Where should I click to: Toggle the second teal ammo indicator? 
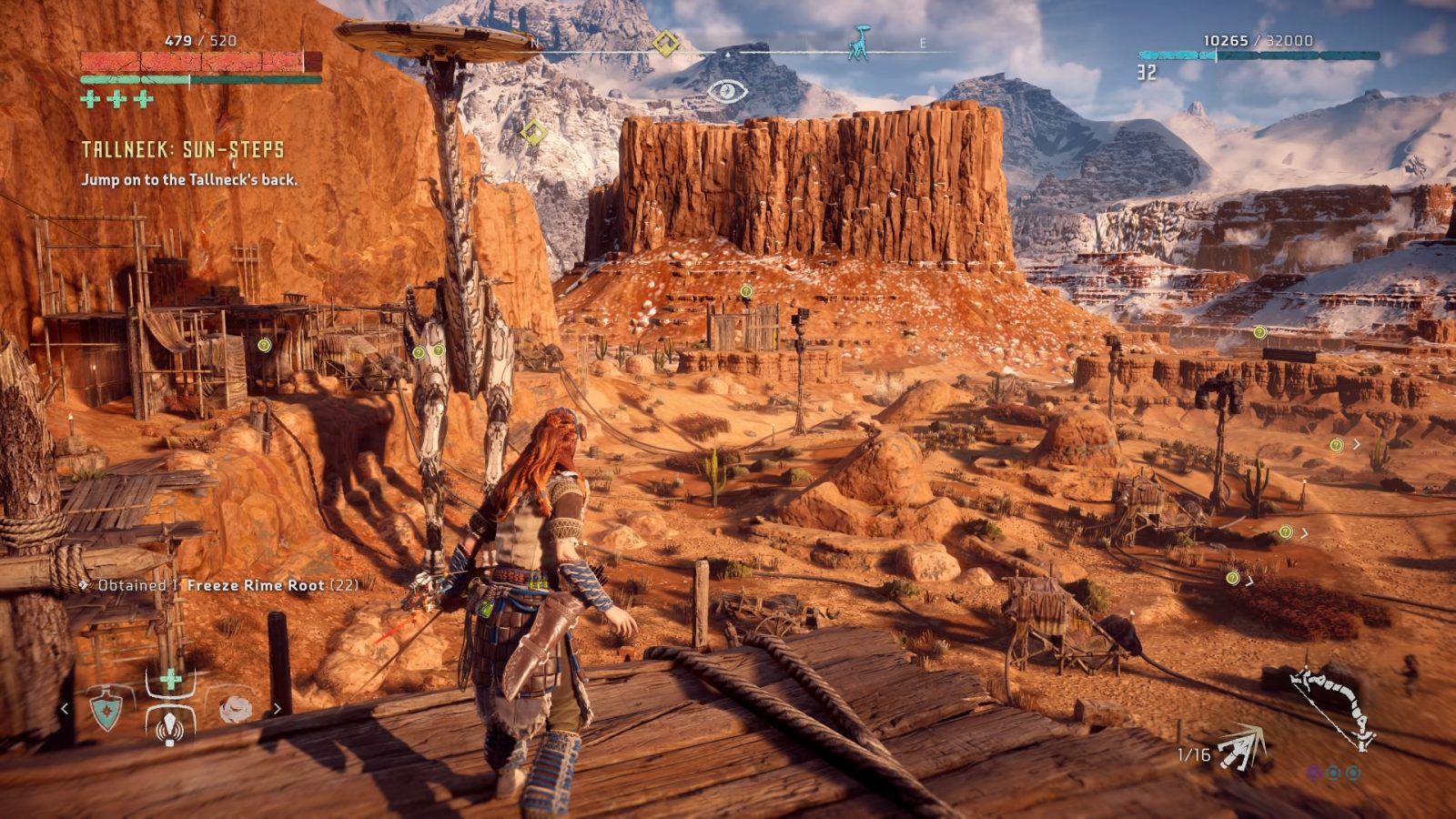(1354, 774)
